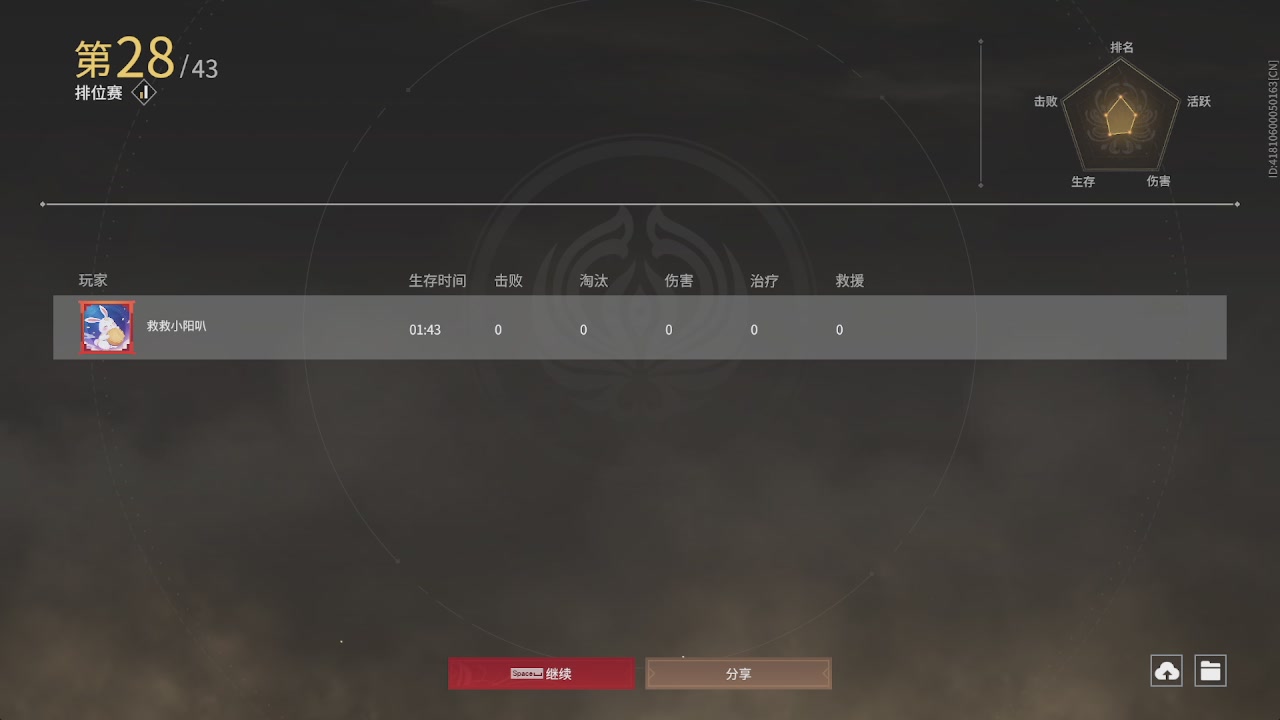Click the 生存时间 column header

point(437,280)
